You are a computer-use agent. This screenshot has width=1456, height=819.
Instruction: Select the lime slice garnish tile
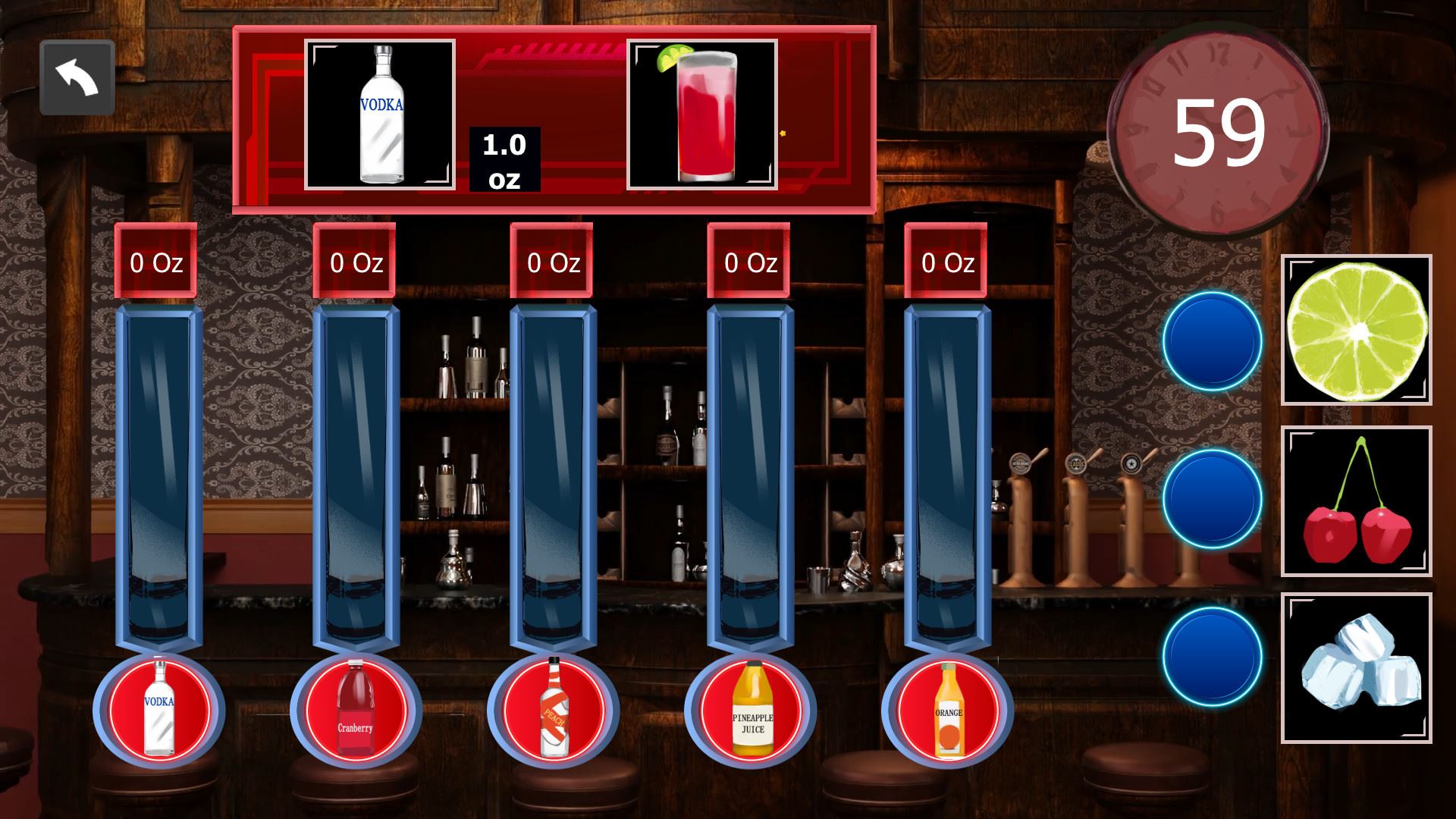[1357, 330]
